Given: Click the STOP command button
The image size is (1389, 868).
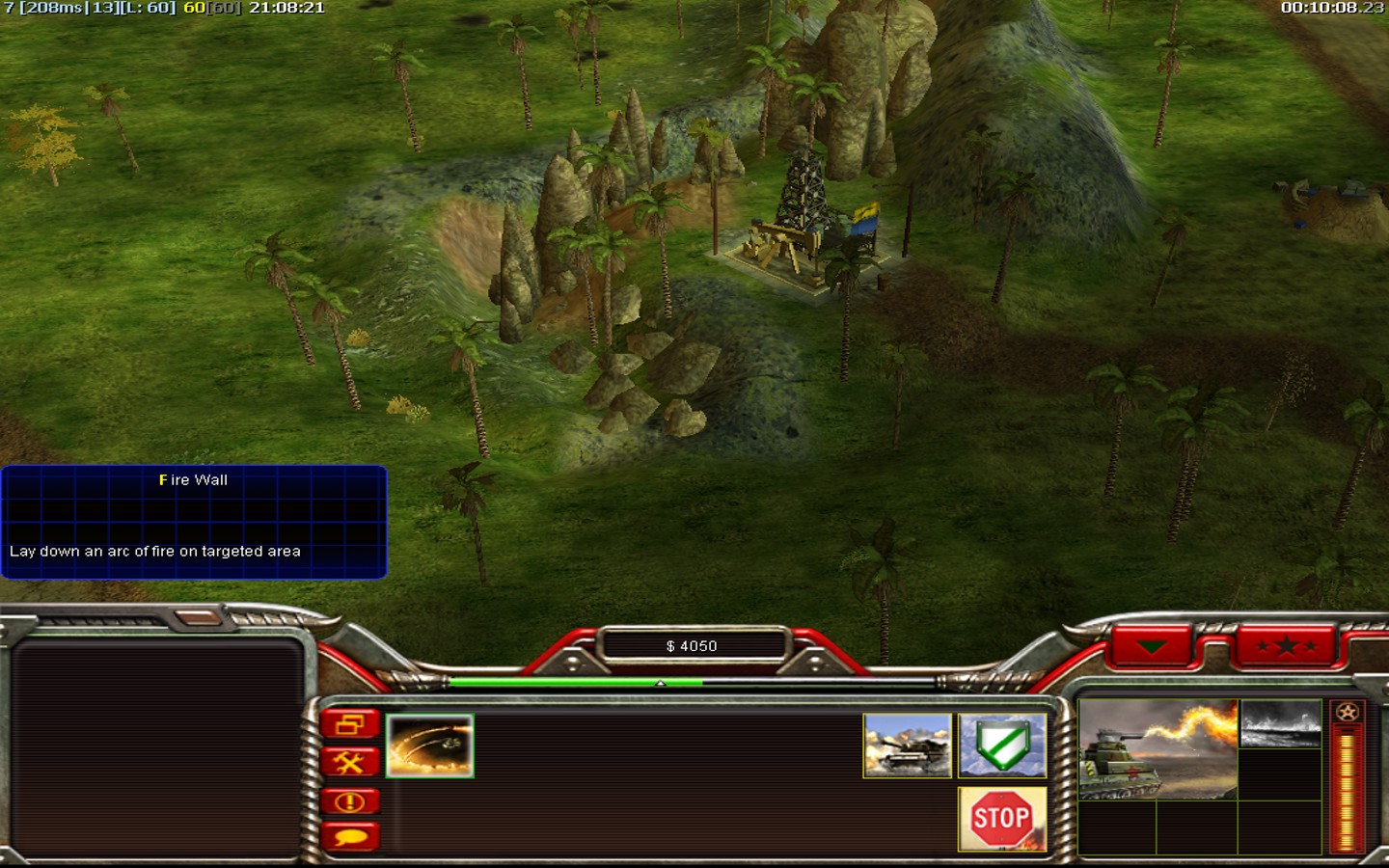Looking at the screenshot, I should (1002, 819).
